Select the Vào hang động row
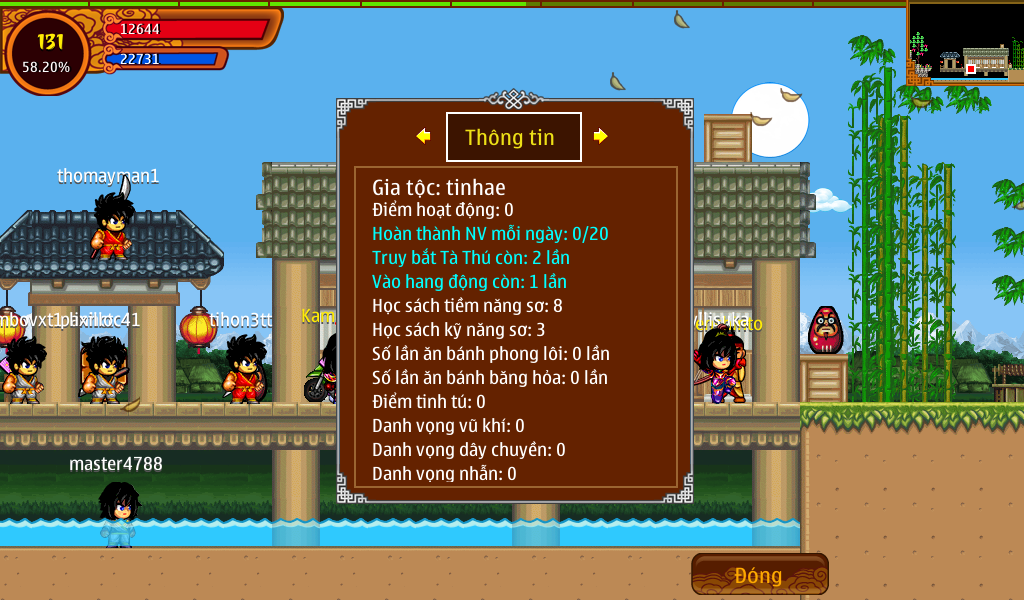Viewport: 1024px width, 600px height. pyautogui.click(x=469, y=282)
